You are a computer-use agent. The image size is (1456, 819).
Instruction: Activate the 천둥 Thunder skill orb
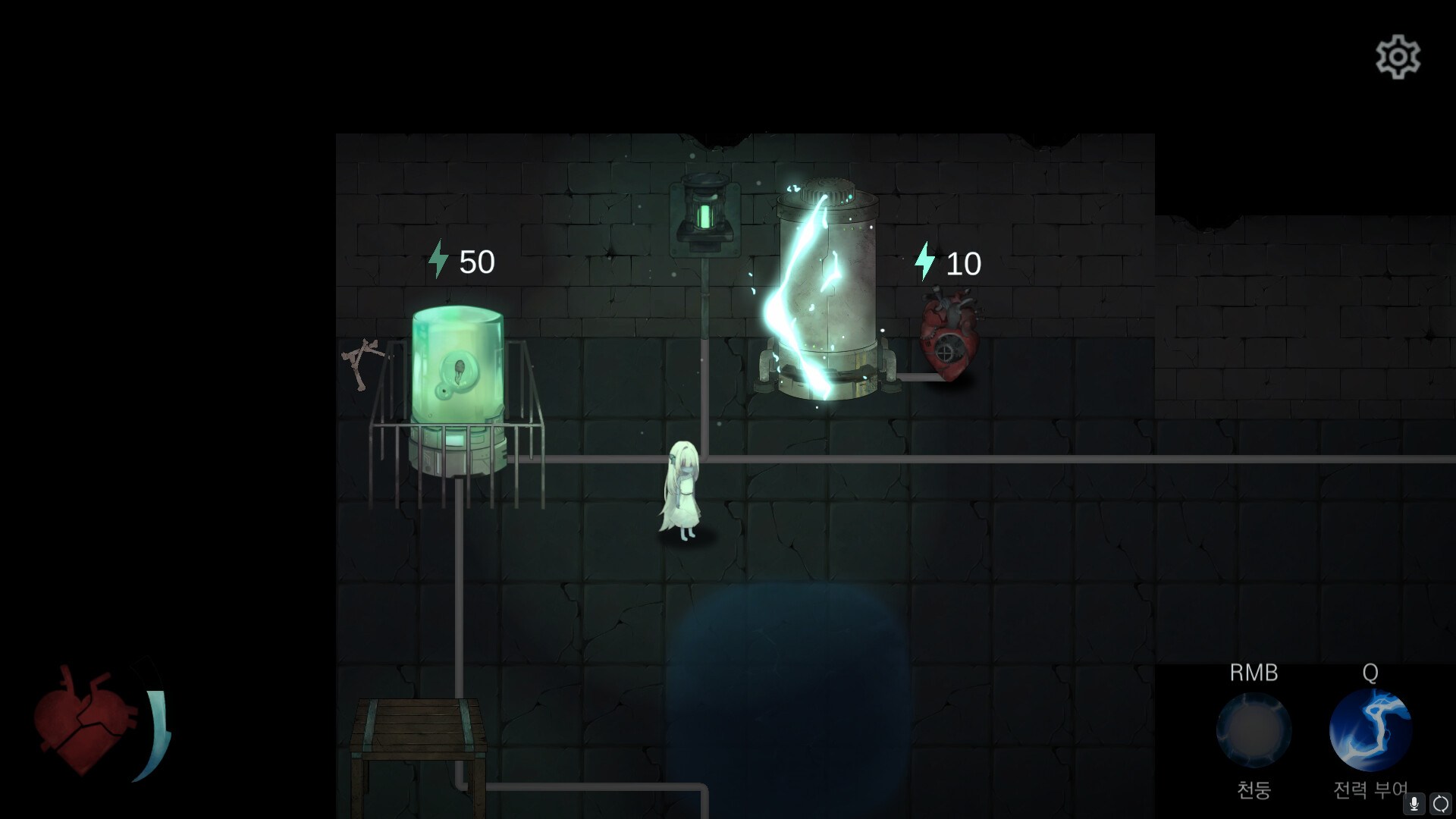[1253, 728]
